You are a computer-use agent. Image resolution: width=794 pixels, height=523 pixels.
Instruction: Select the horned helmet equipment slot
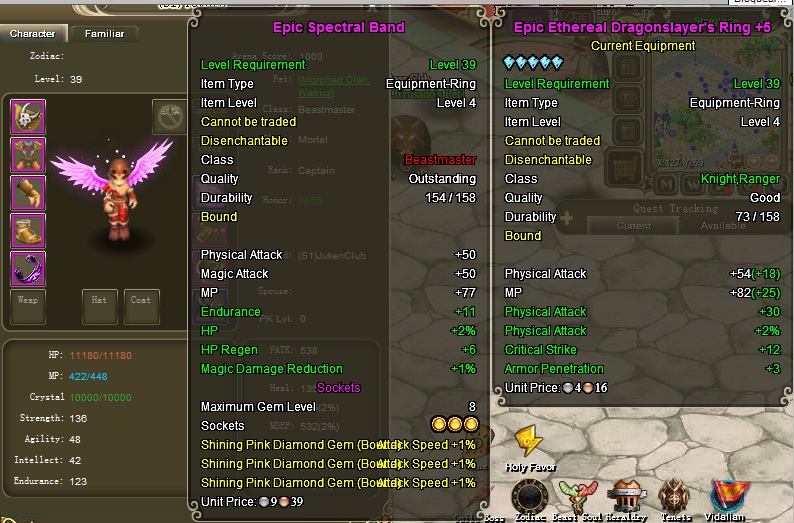pos(28,117)
